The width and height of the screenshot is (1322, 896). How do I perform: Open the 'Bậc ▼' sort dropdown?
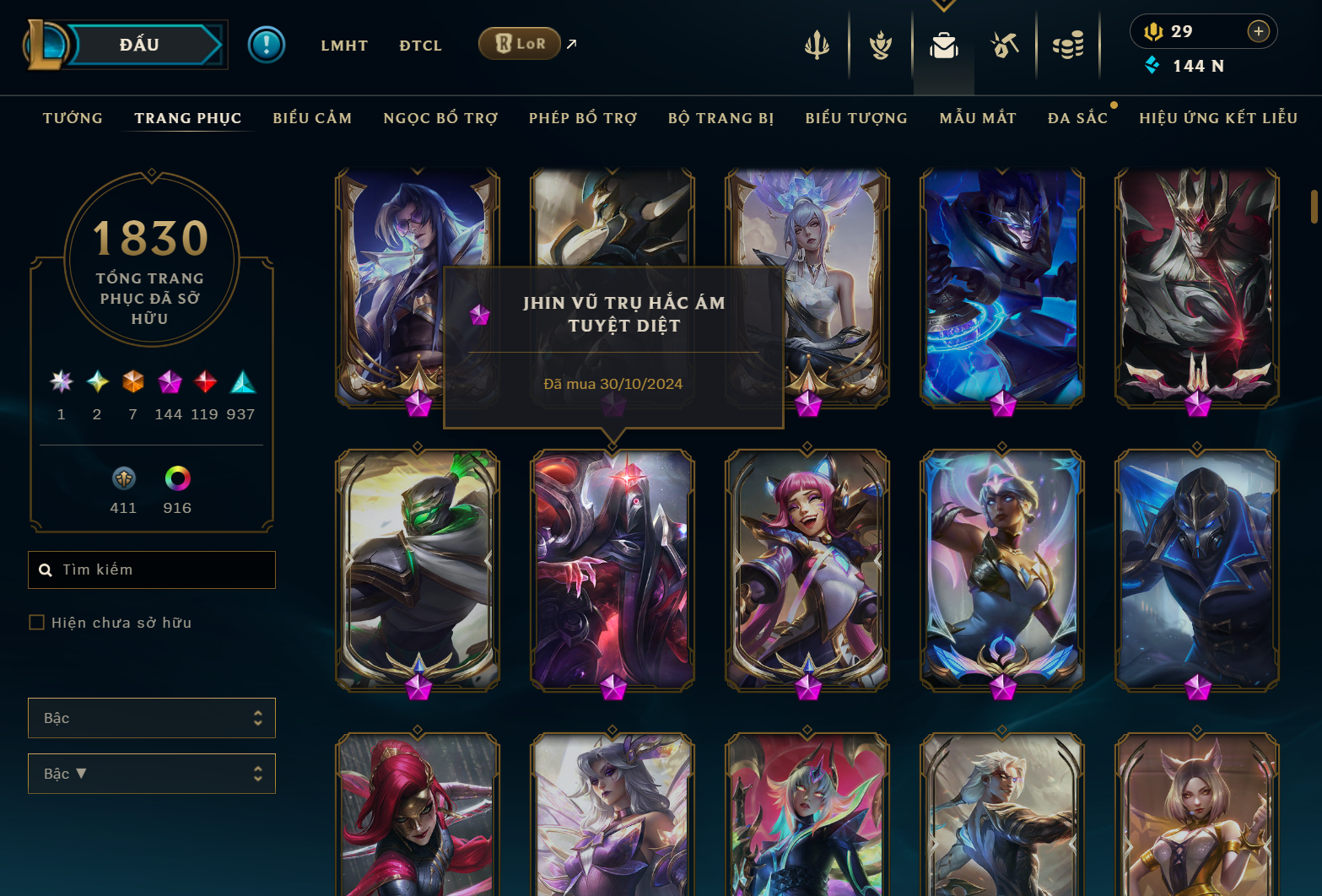(152, 774)
